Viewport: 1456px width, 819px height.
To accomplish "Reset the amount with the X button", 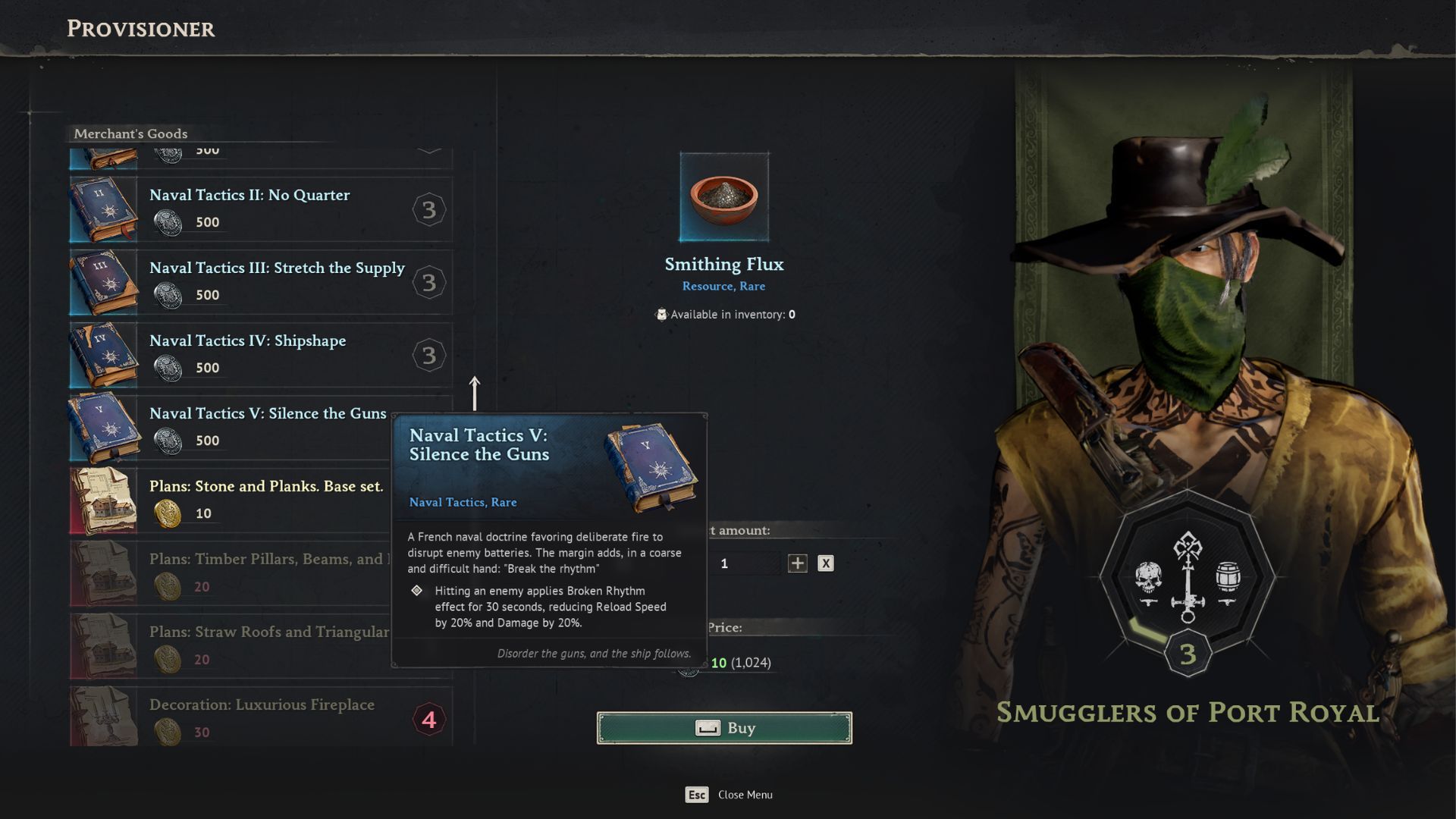I will tap(826, 563).
